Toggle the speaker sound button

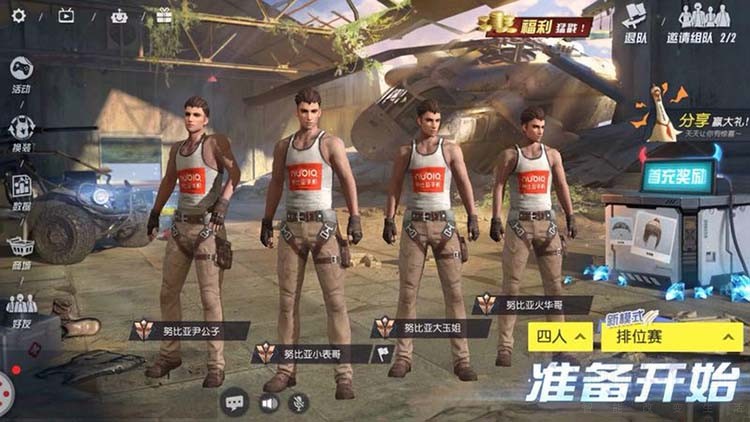click(x=268, y=403)
